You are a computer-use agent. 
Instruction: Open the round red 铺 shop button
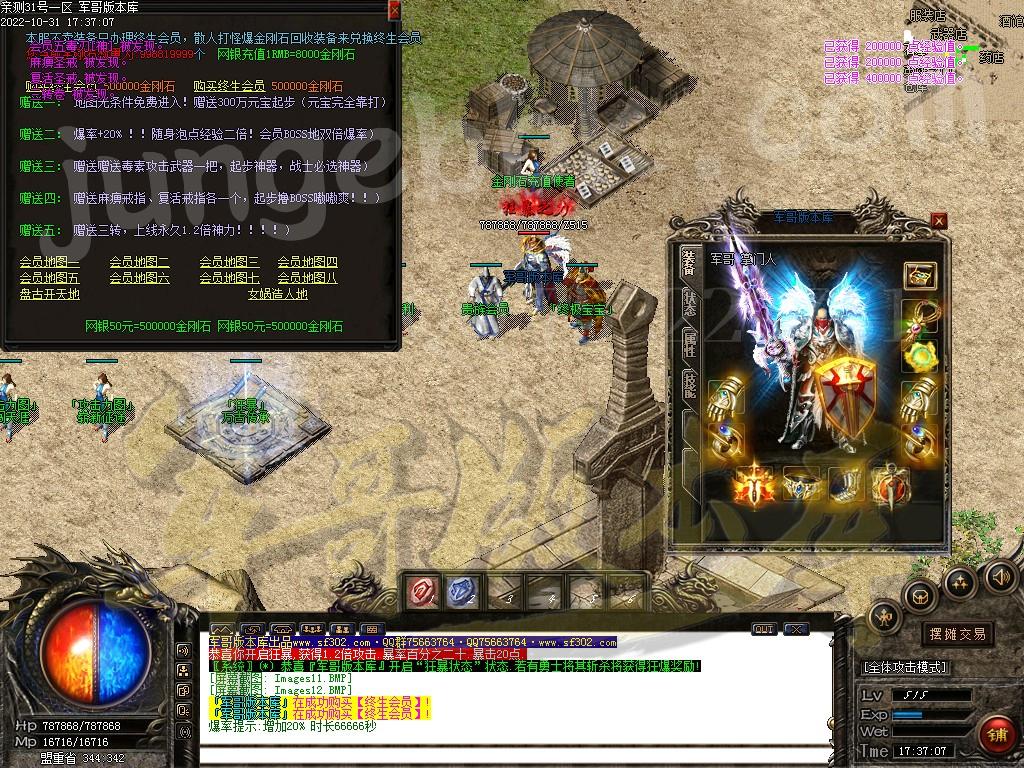996,734
